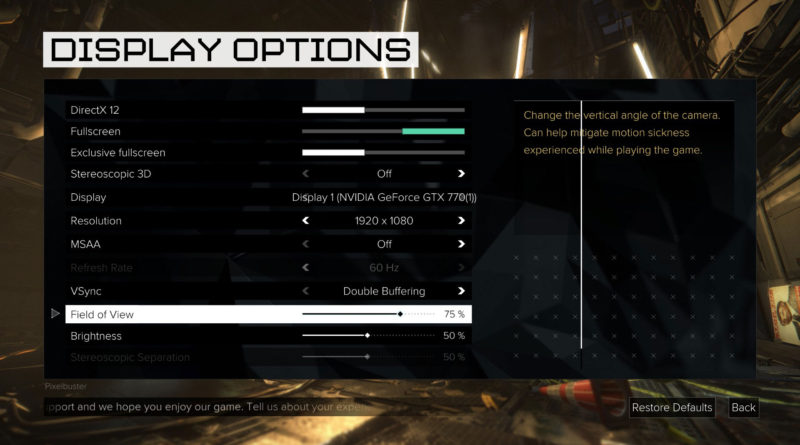
Task: Toggle the Fullscreen switch
Action: [x=383, y=131]
